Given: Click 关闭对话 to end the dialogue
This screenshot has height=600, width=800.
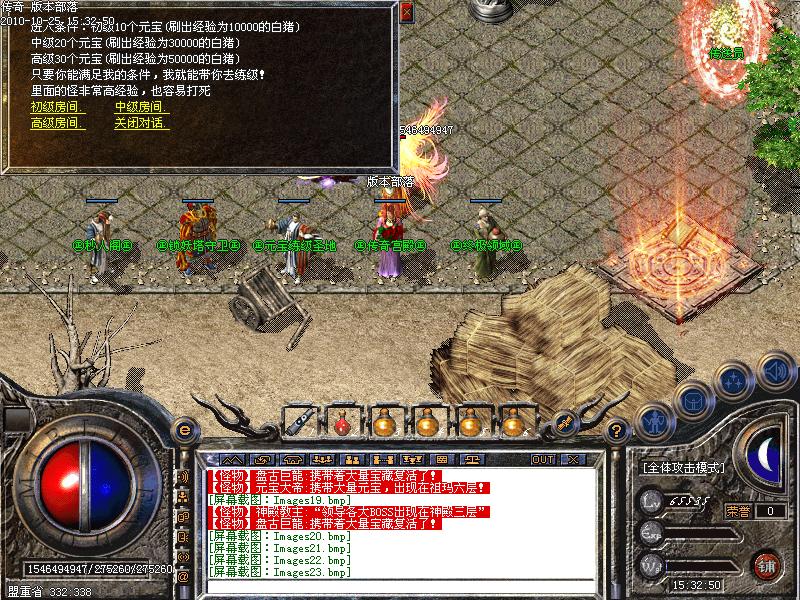Looking at the screenshot, I should coord(141,124).
